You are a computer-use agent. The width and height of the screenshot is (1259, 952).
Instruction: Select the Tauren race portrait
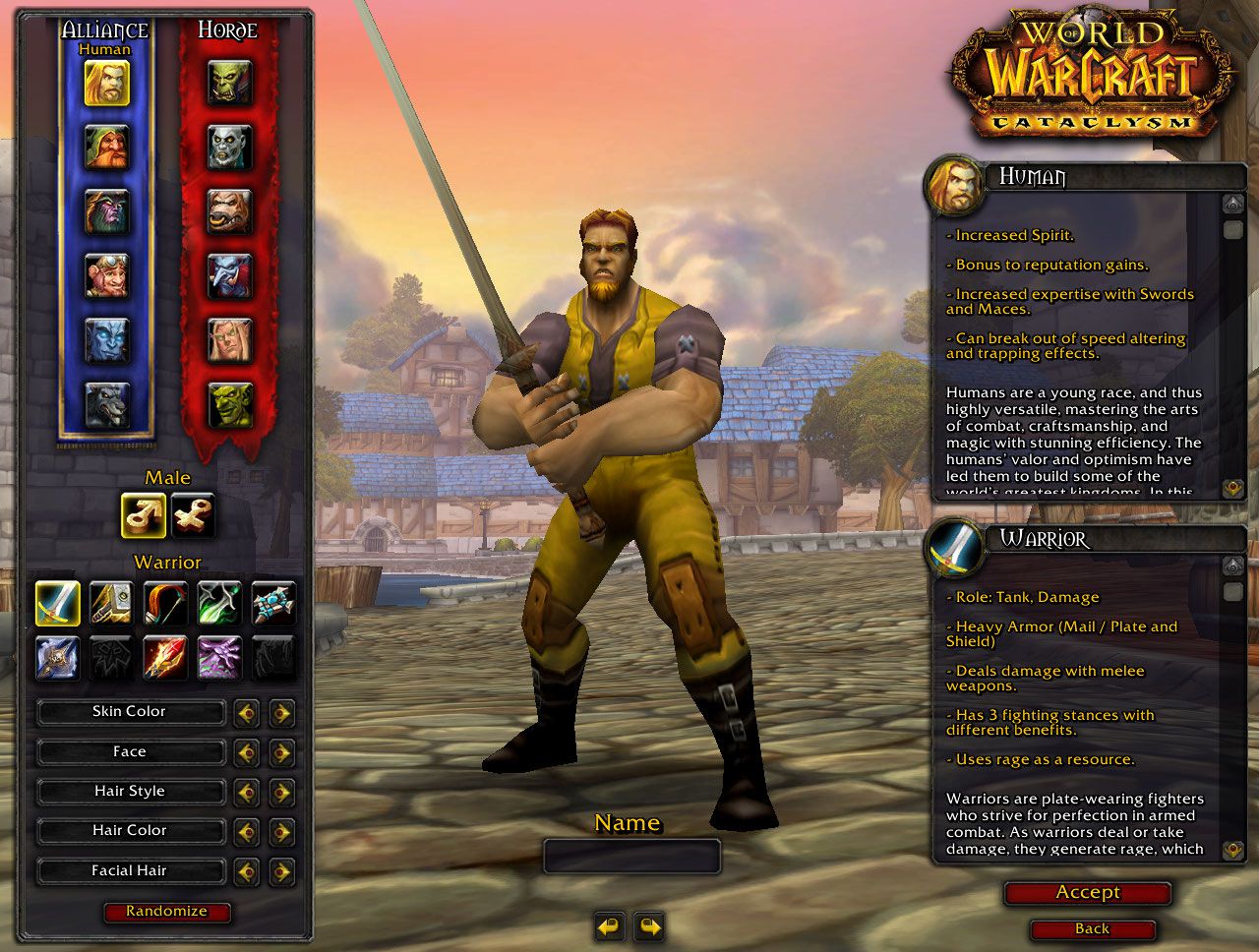(x=229, y=211)
